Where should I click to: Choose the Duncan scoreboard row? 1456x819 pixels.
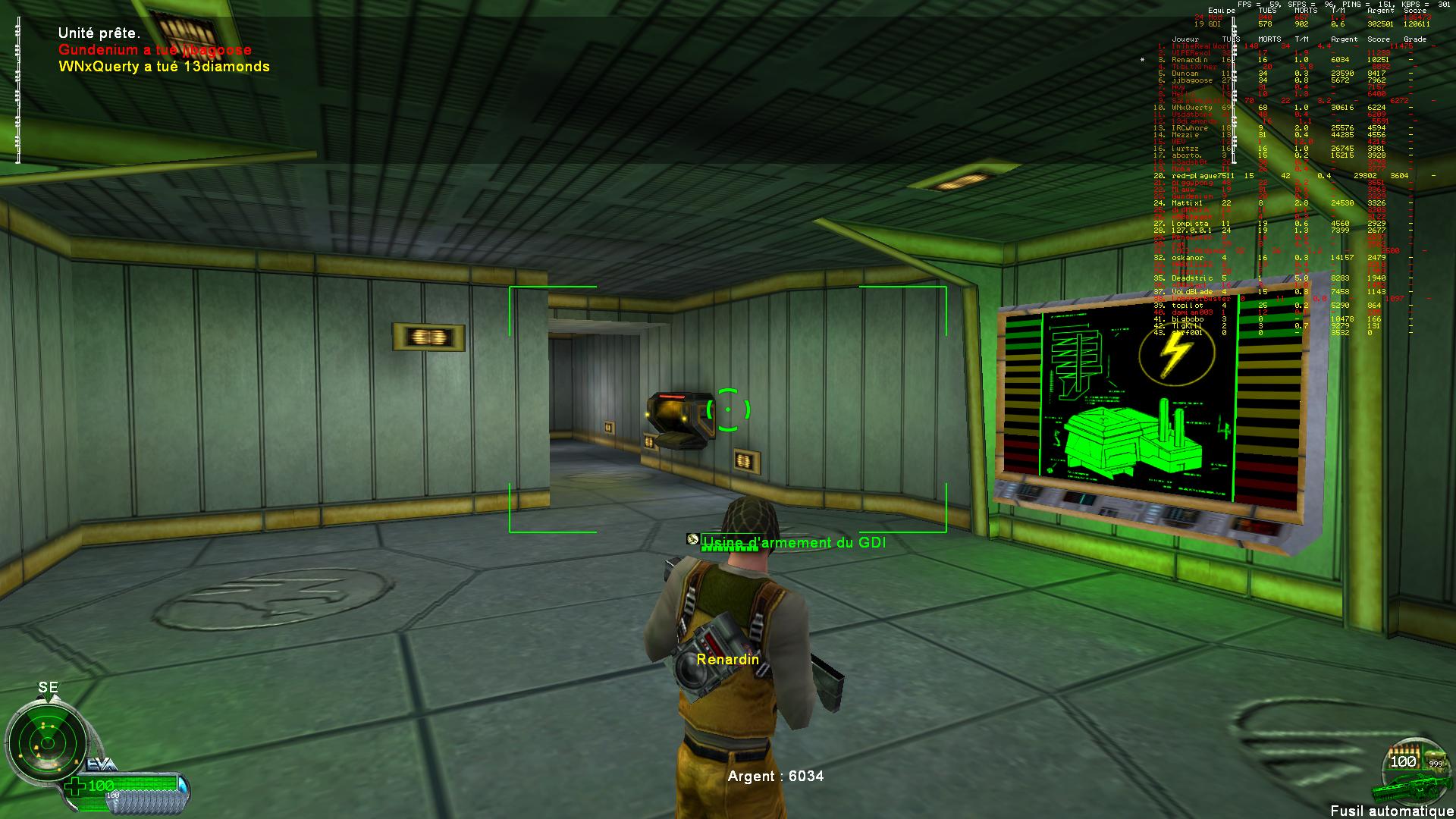tap(1185, 74)
